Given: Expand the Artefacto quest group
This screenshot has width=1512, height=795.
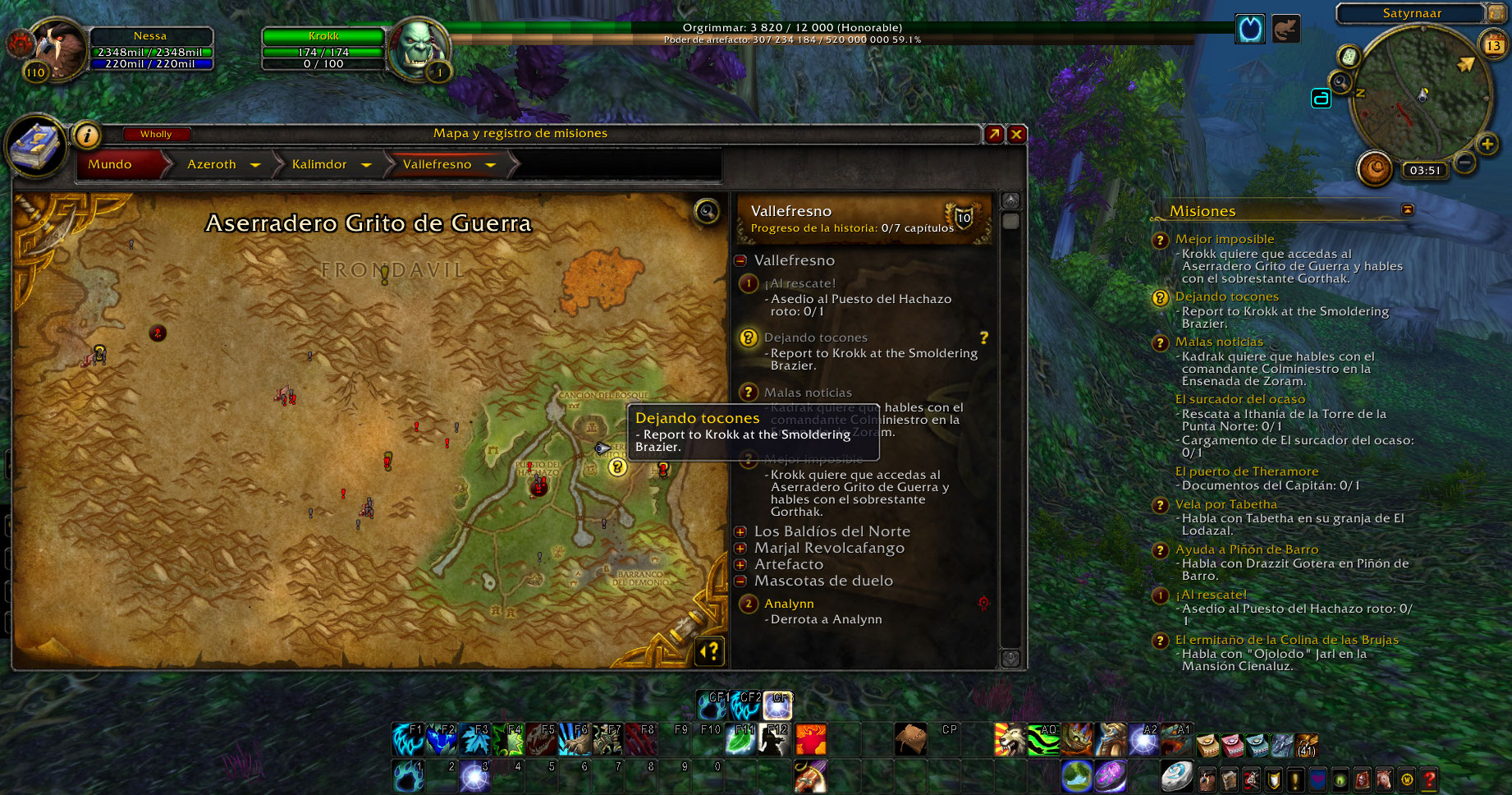Looking at the screenshot, I should [x=740, y=564].
